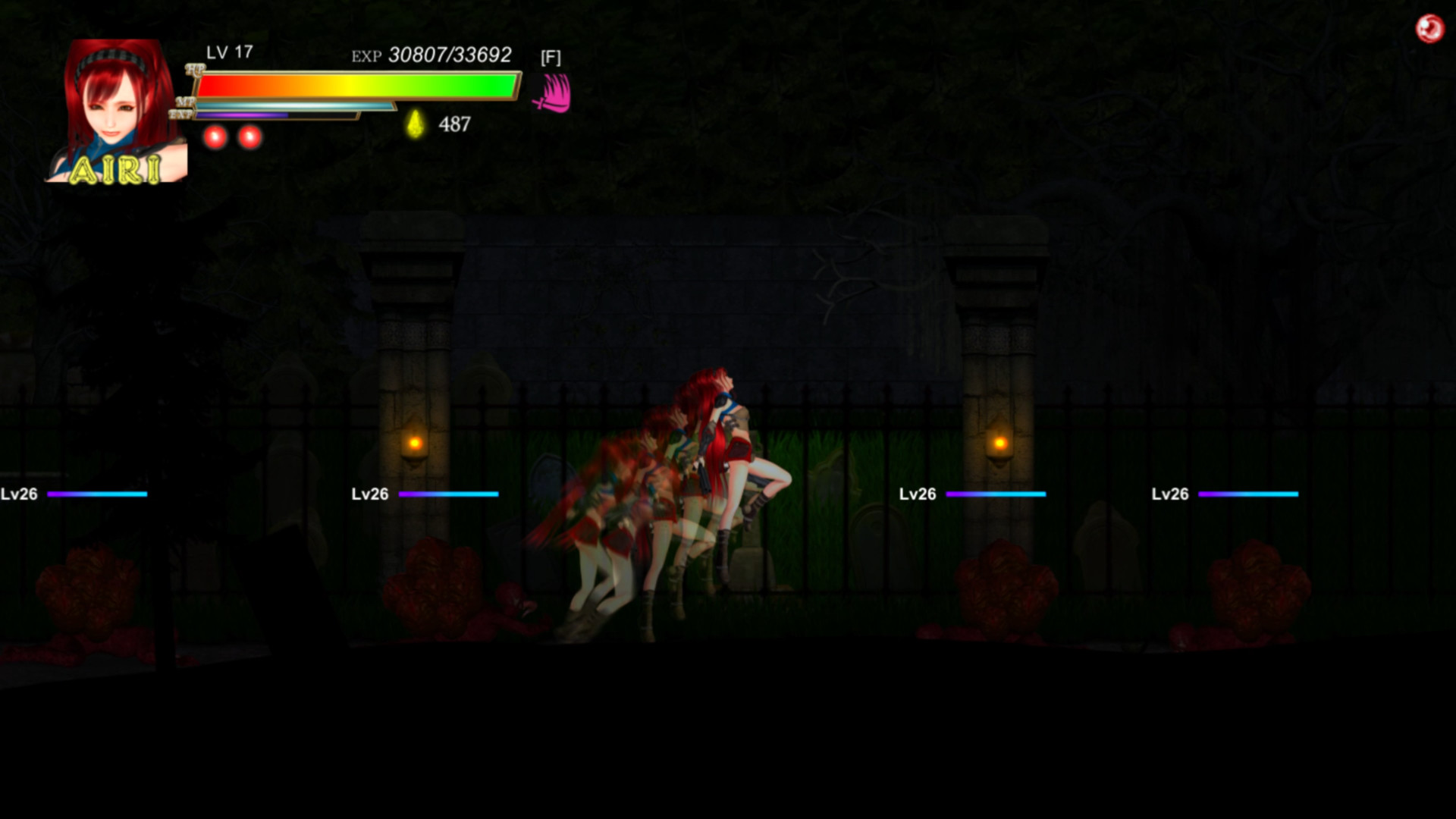This screenshot has height=819, width=1456.
Task: Toggle the [F] skill slot indicator
Action: point(551,57)
